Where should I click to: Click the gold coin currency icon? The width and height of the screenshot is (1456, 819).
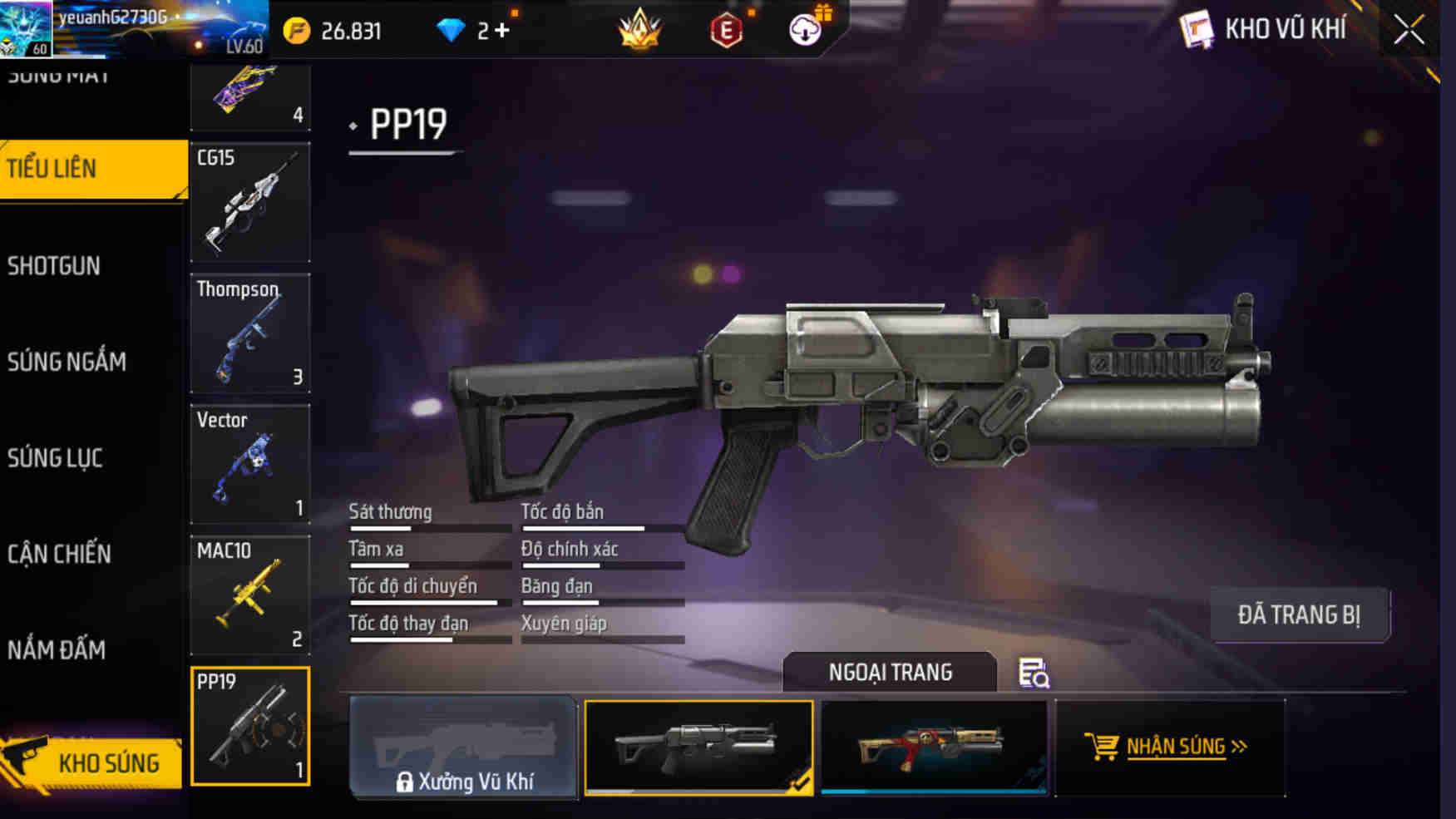295,30
